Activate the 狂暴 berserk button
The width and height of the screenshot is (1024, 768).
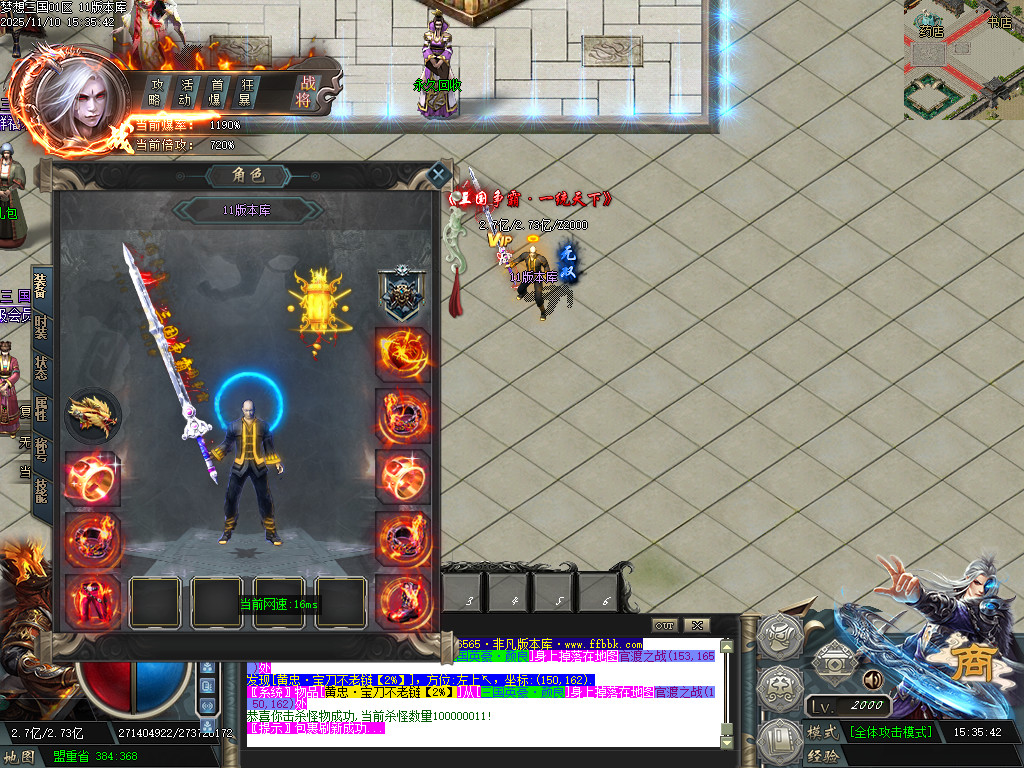pos(245,92)
